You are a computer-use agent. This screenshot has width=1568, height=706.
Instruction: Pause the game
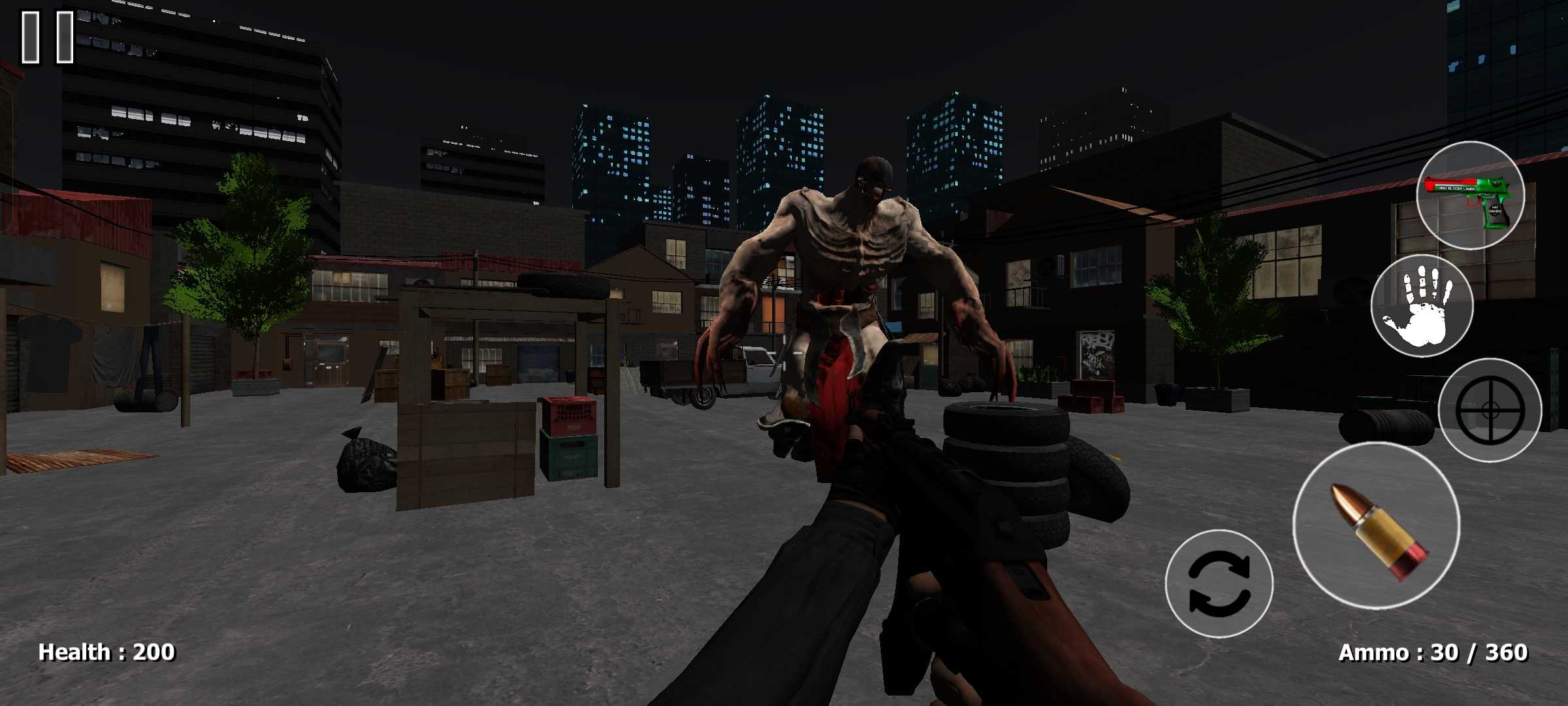(x=48, y=37)
